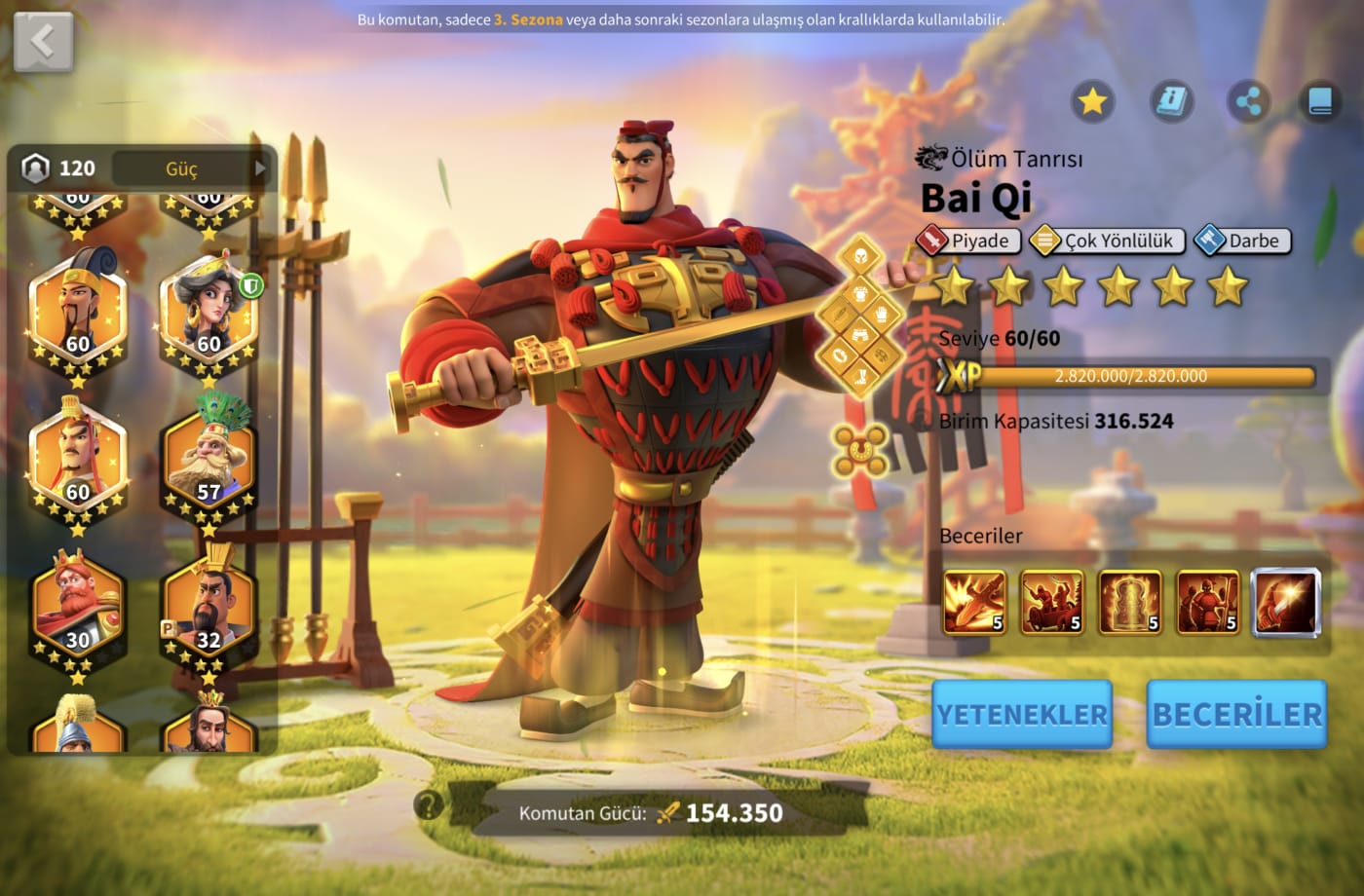Click the Piyade infantry tag
The height and width of the screenshot is (896, 1364).
click(x=968, y=241)
